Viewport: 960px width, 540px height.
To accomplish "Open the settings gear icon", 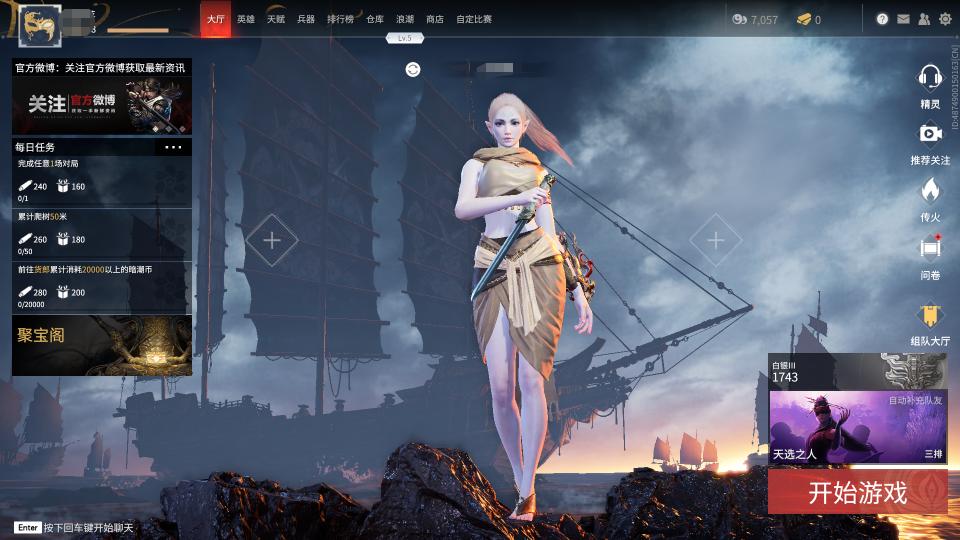I will tap(945, 19).
